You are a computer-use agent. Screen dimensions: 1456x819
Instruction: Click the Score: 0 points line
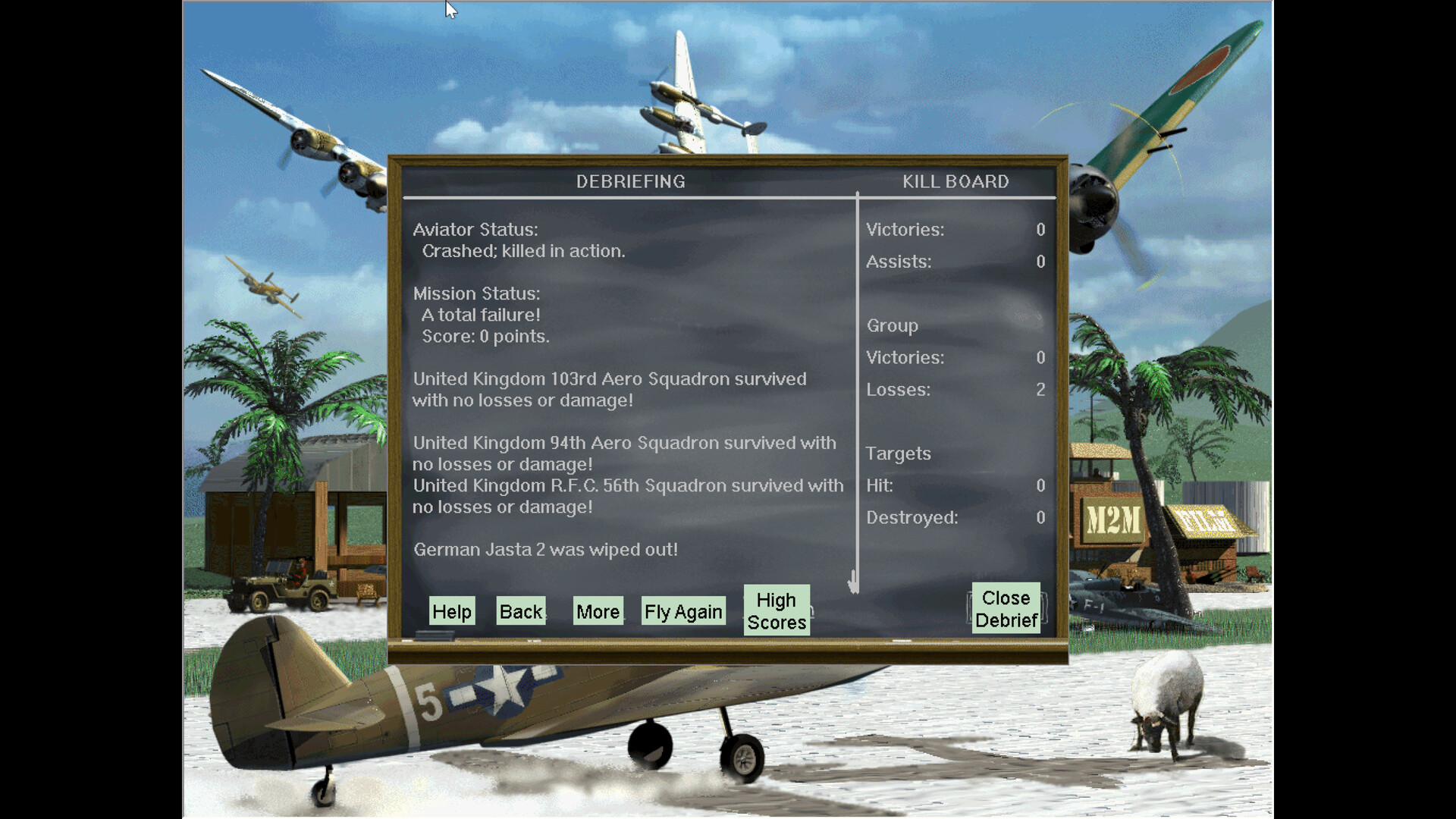[x=485, y=337]
